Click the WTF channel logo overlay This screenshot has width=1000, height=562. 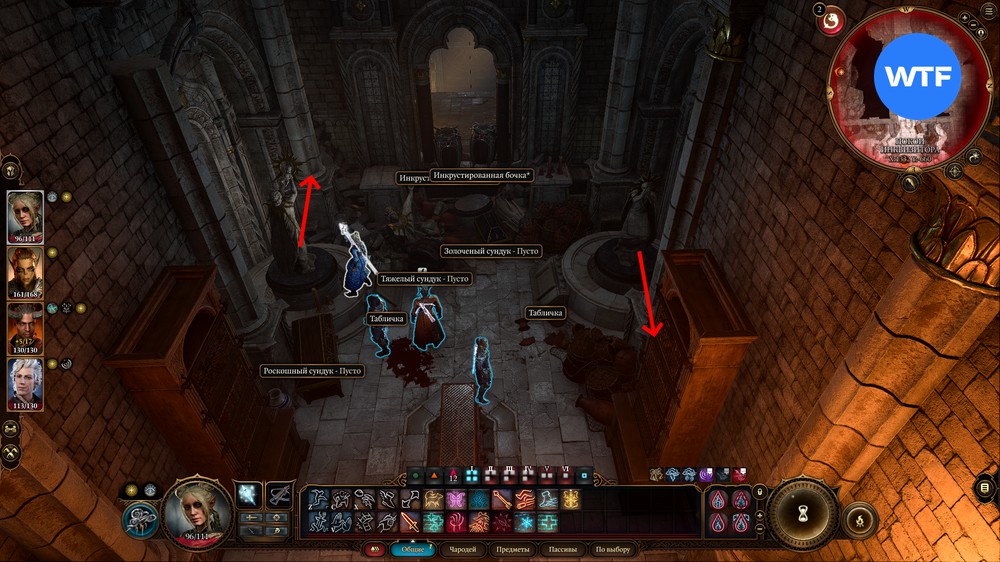(x=917, y=76)
